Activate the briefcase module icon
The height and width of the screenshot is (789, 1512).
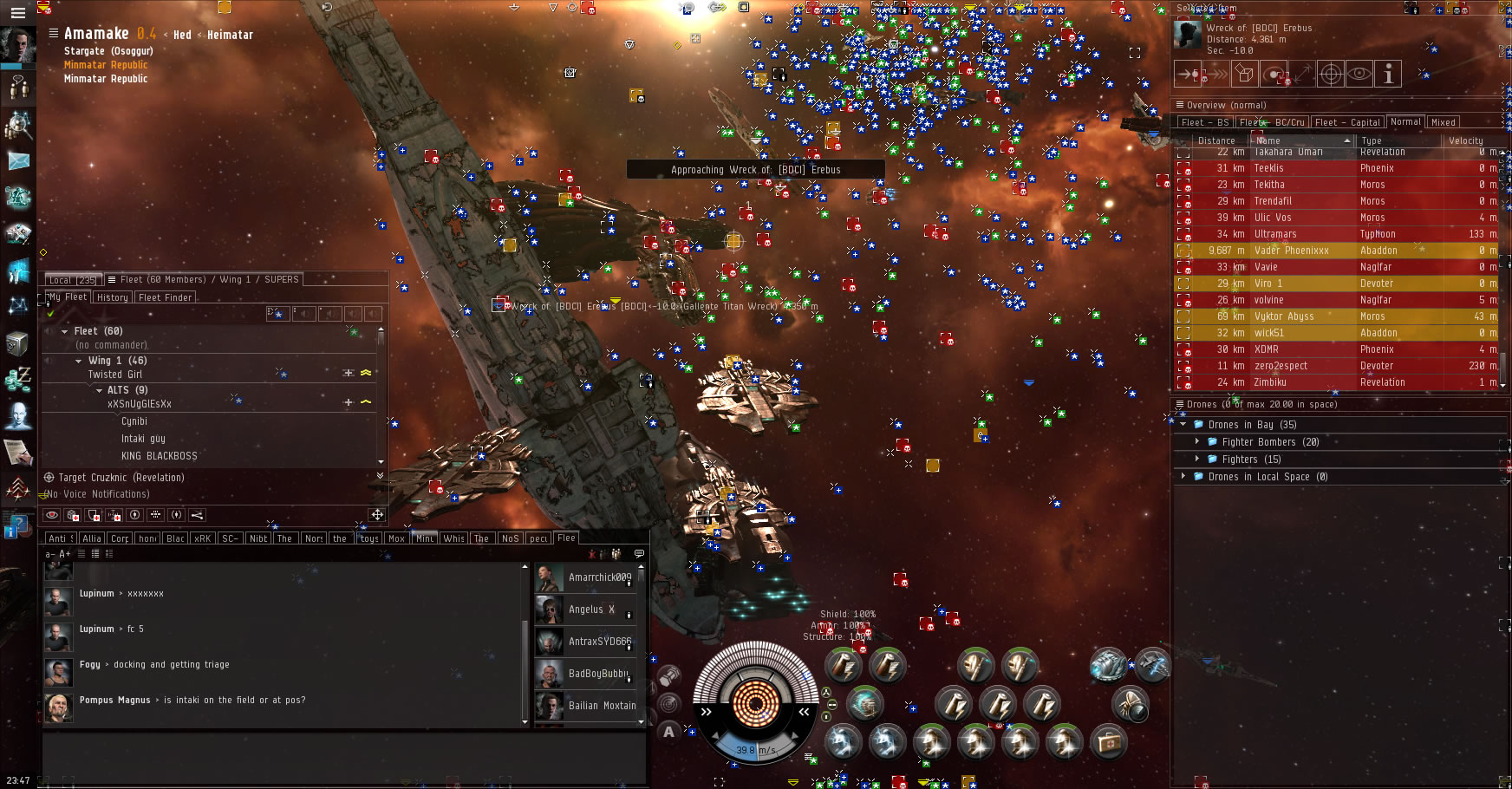[1108, 742]
